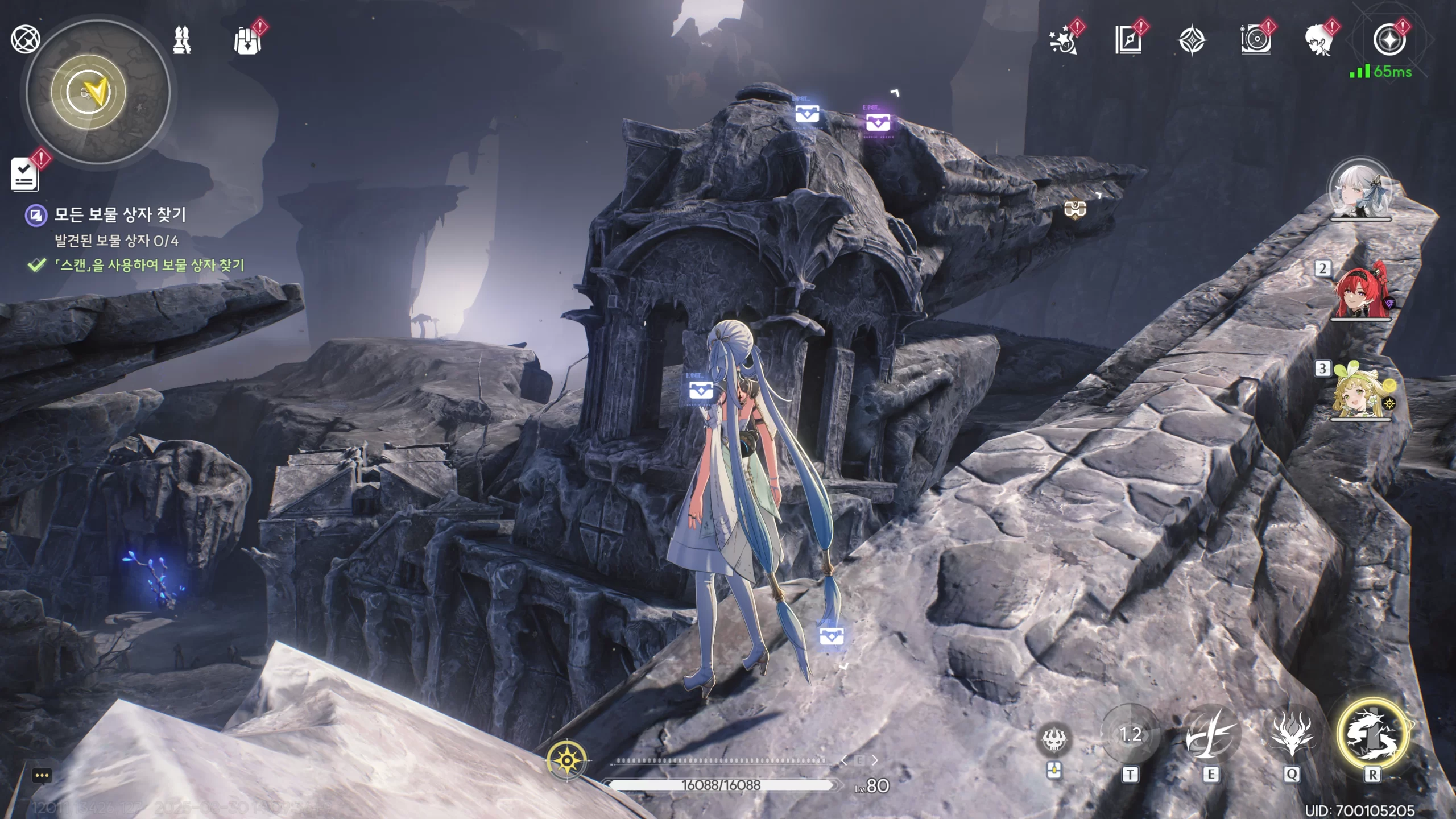This screenshot has height=819, width=1456.
Task: Open the circular star menu at top right
Action: point(1388,41)
